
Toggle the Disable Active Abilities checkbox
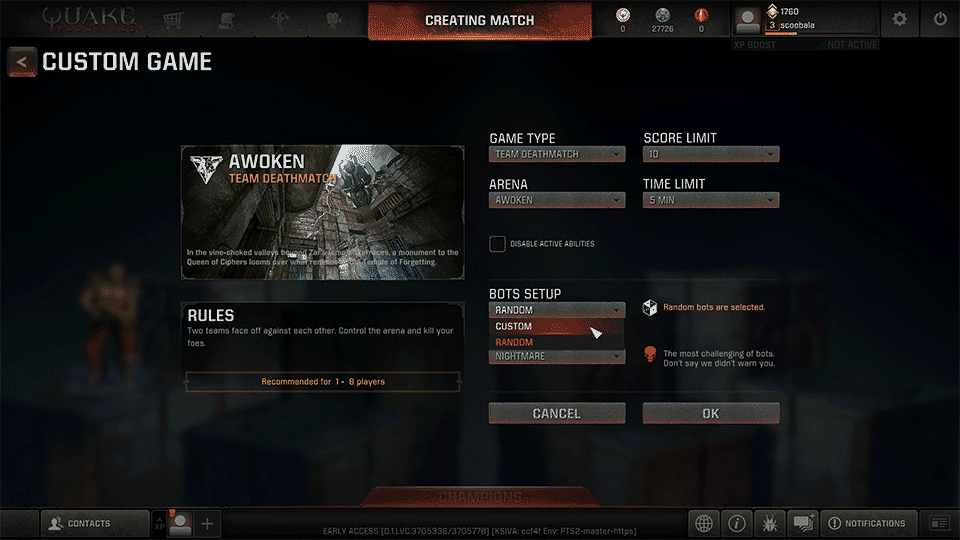coord(497,244)
